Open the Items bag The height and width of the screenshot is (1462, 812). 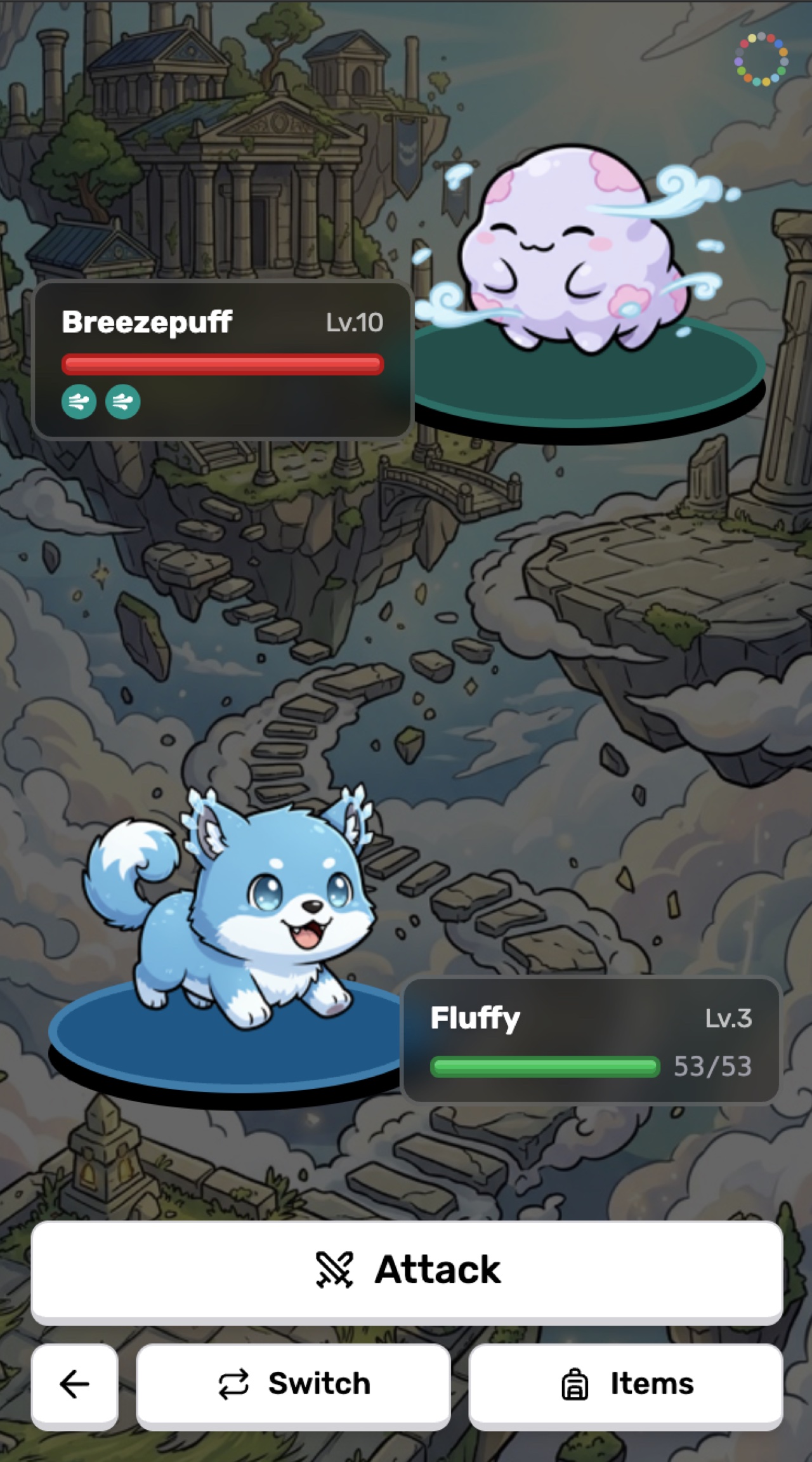coord(627,1385)
